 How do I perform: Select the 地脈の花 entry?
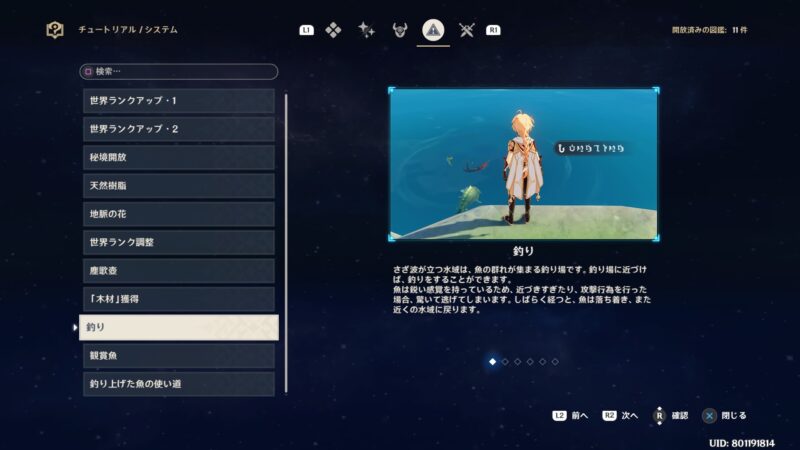(x=178, y=214)
